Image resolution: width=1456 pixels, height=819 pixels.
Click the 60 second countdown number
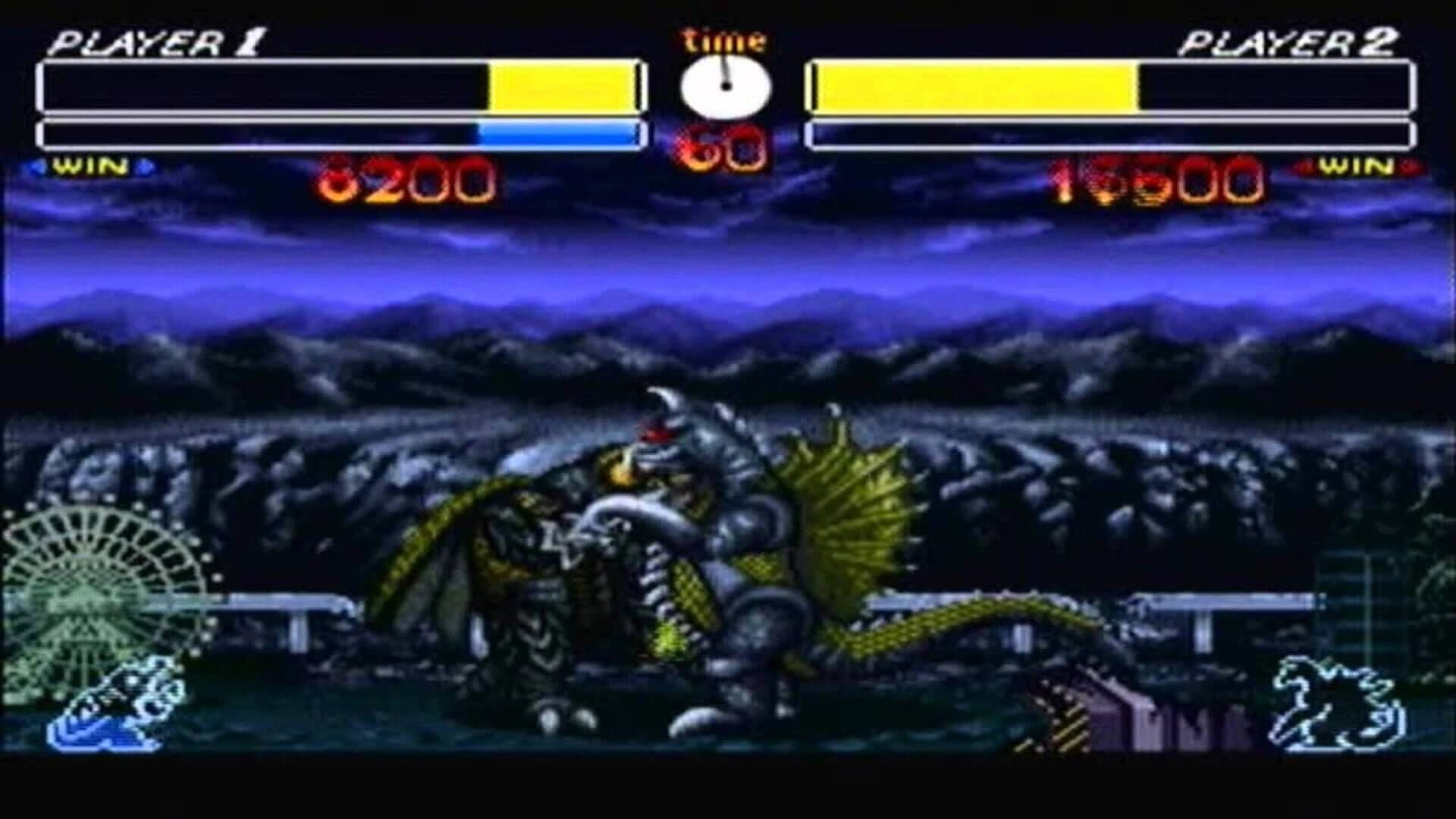click(722, 148)
